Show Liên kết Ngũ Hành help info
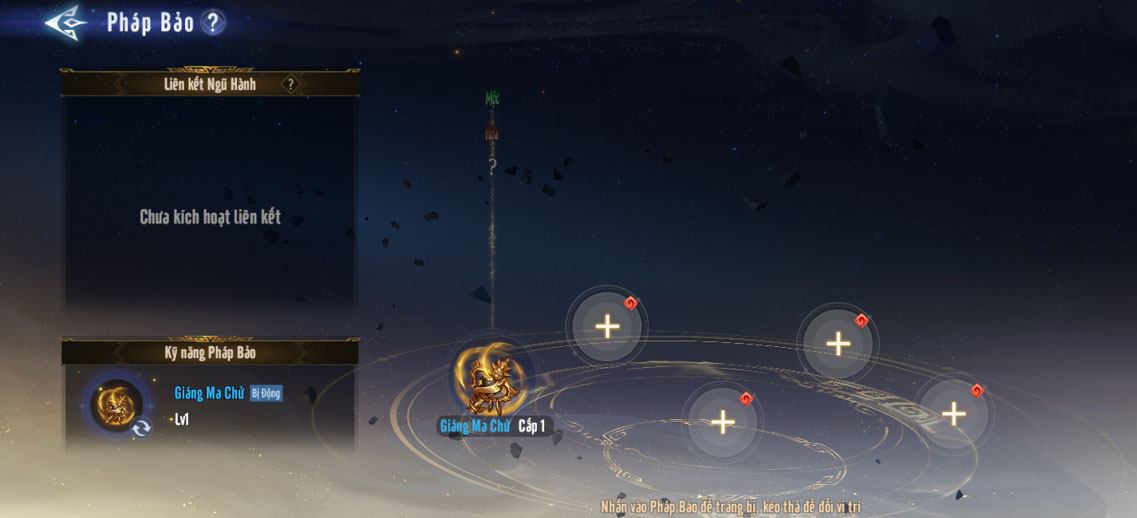 291,84
